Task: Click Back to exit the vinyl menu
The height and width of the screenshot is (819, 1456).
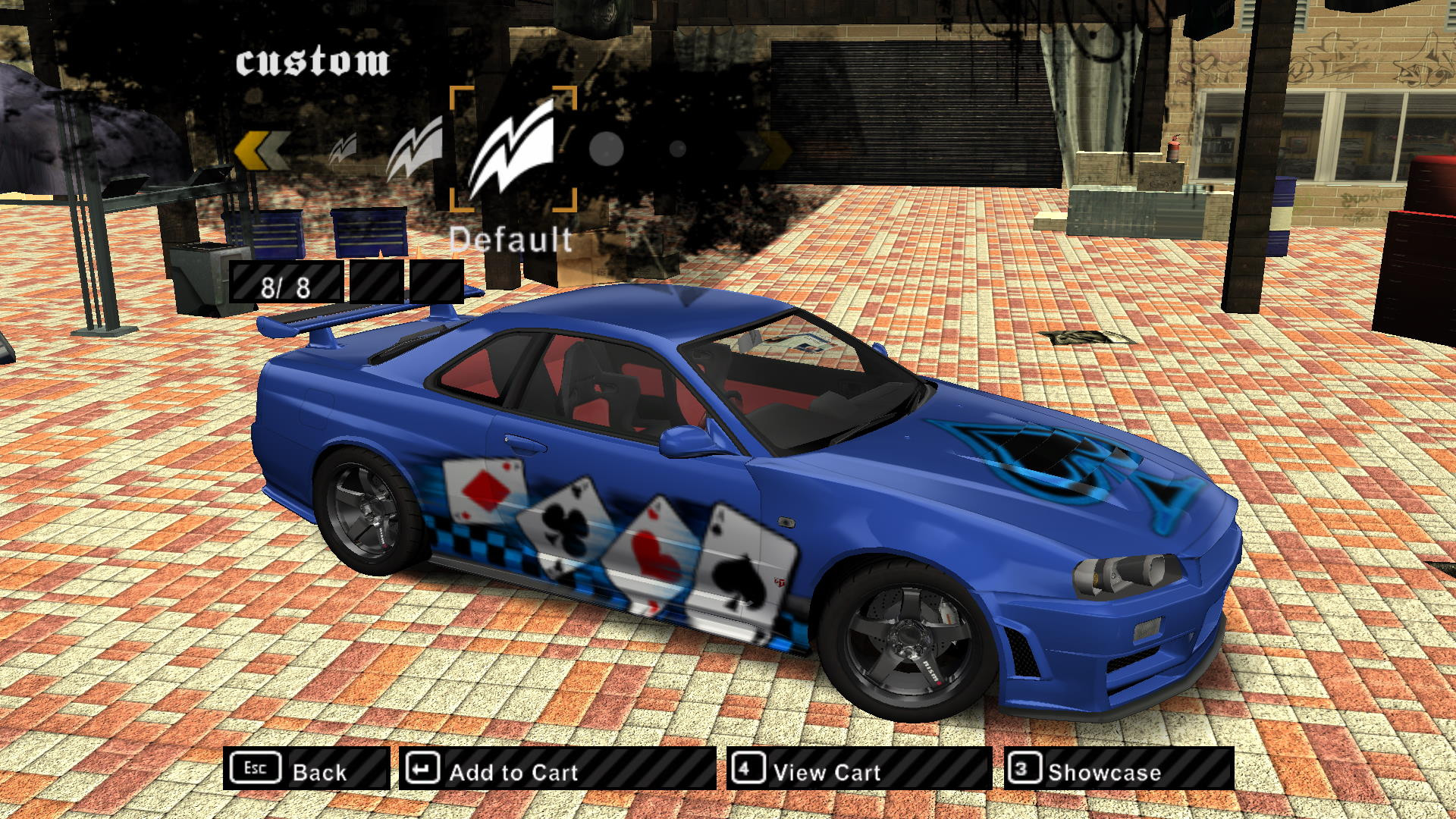Action: coord(322,772)
